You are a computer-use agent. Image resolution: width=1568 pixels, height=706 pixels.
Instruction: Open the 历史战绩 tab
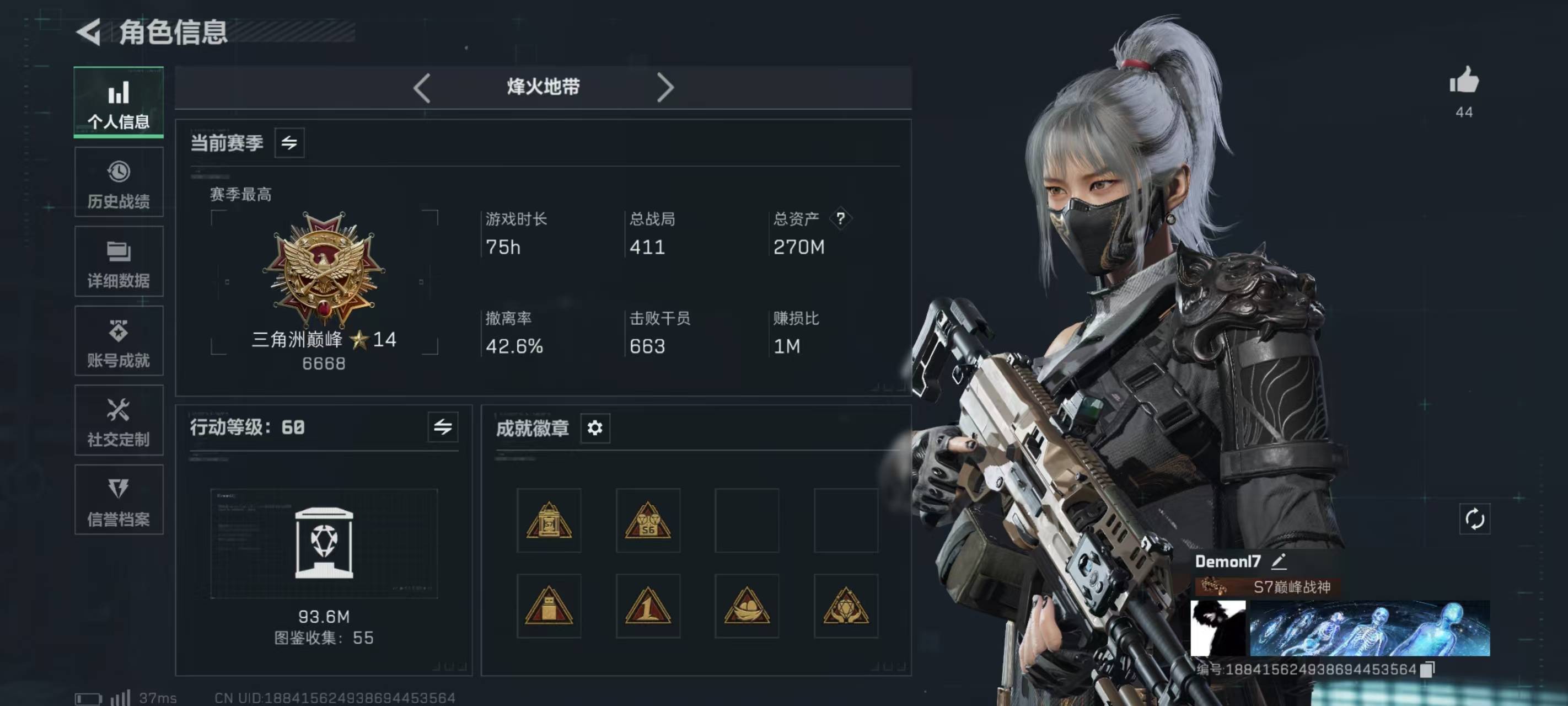(x=119, y=182)
